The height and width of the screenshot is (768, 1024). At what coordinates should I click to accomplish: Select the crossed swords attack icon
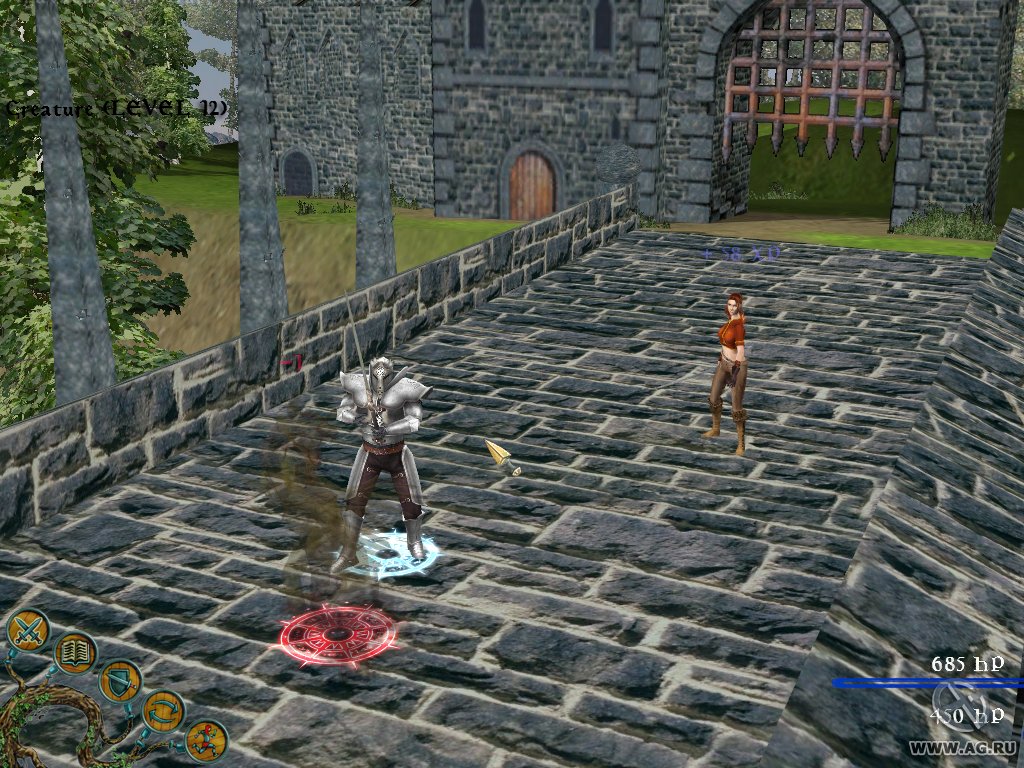point(28,630)
